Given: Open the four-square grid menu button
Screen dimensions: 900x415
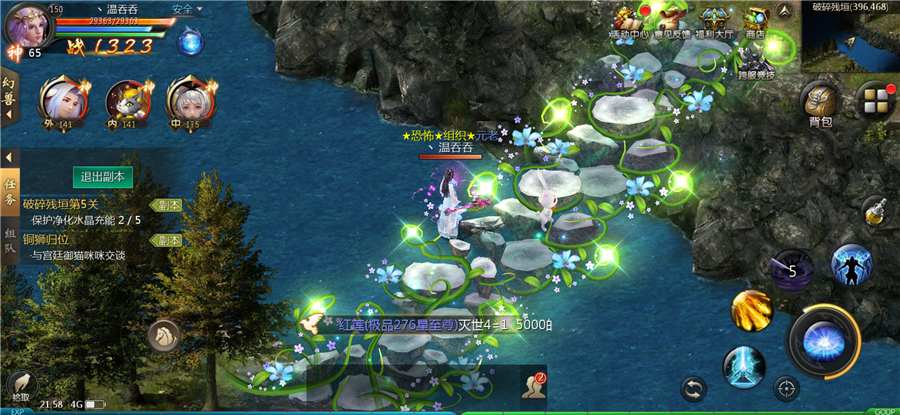Looking at the screenshot, I should [876, 101].
